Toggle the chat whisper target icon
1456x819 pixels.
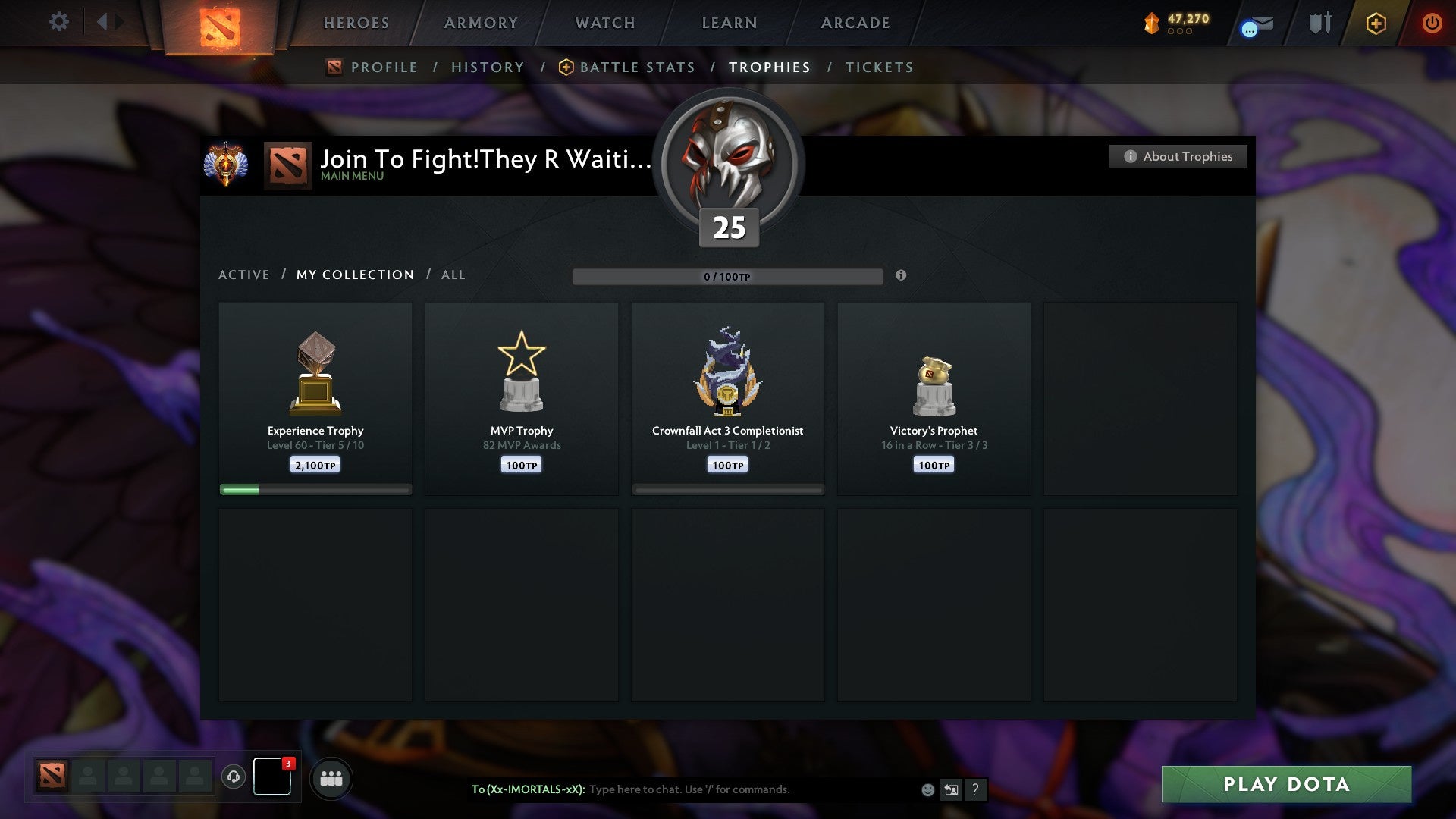pyautogui.click(x=952, y=789)
